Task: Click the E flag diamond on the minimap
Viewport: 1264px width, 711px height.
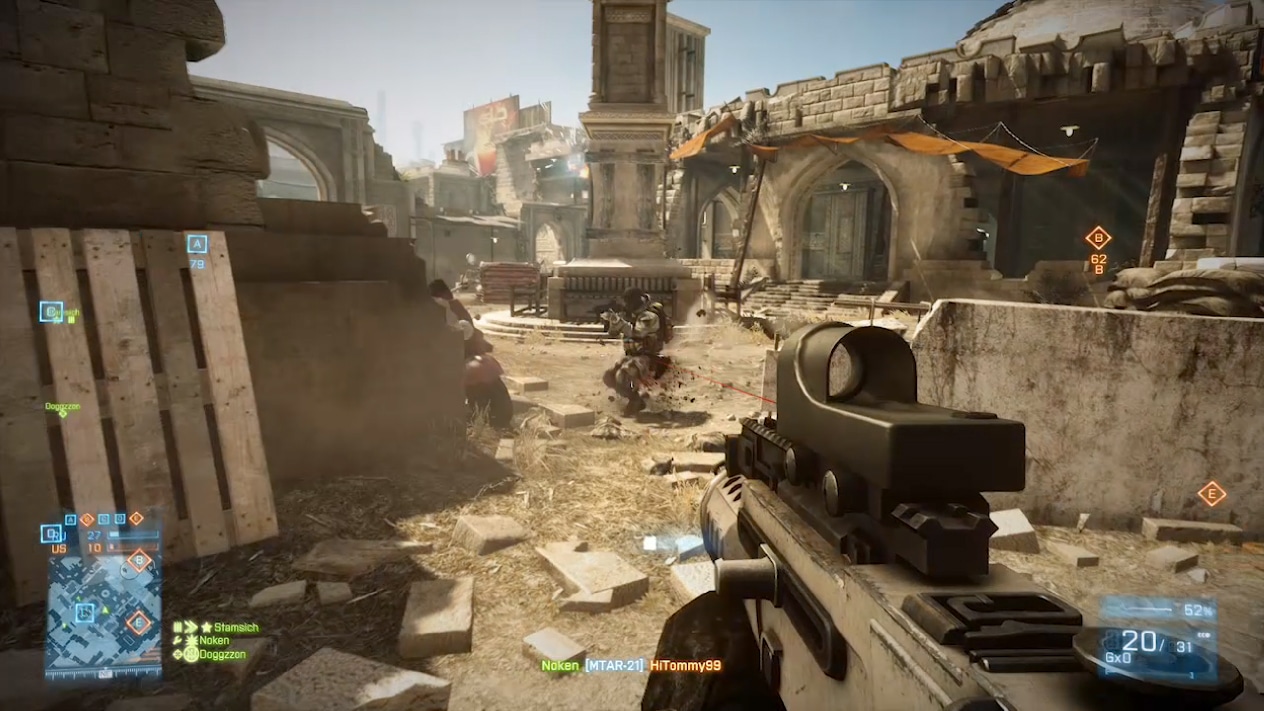Action: [x=138, y=624]
